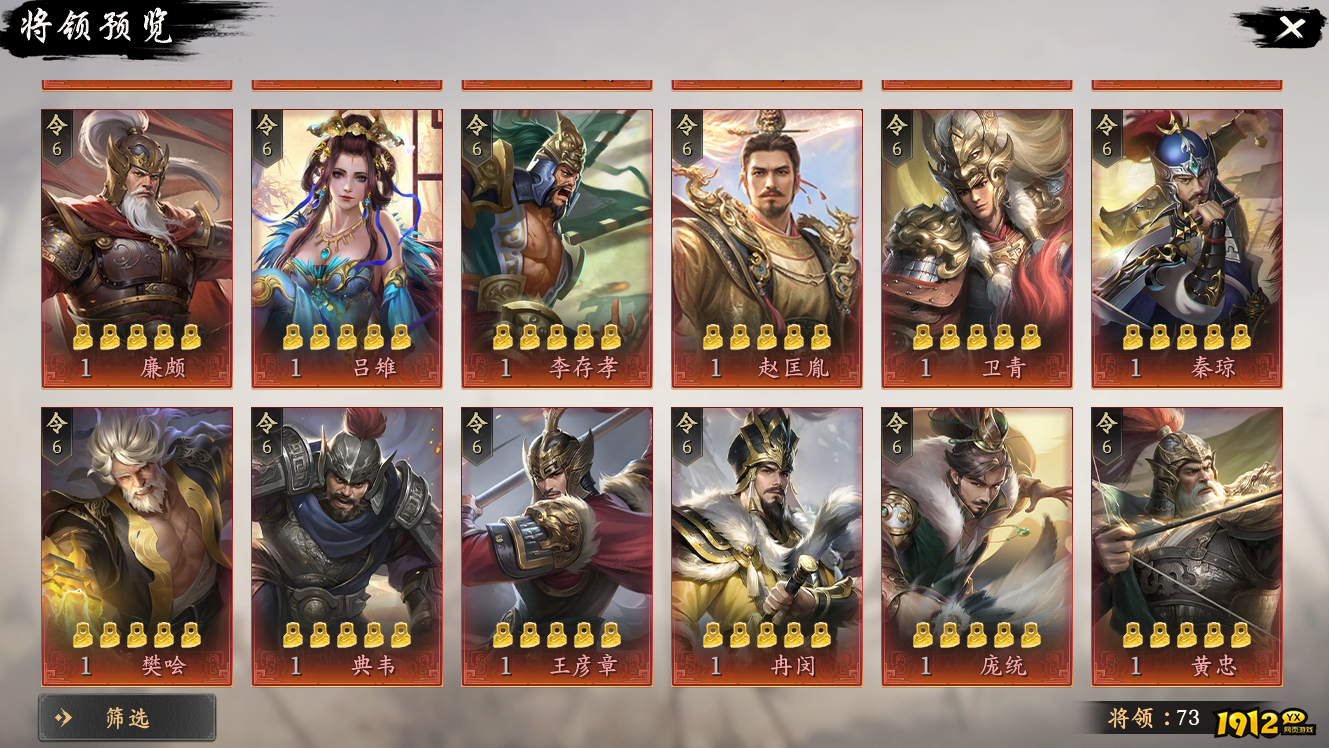Select the 廉颇 general card
Image resolution: width=1329 pixels, height=748 pixels.
click(x=137, y=248)
